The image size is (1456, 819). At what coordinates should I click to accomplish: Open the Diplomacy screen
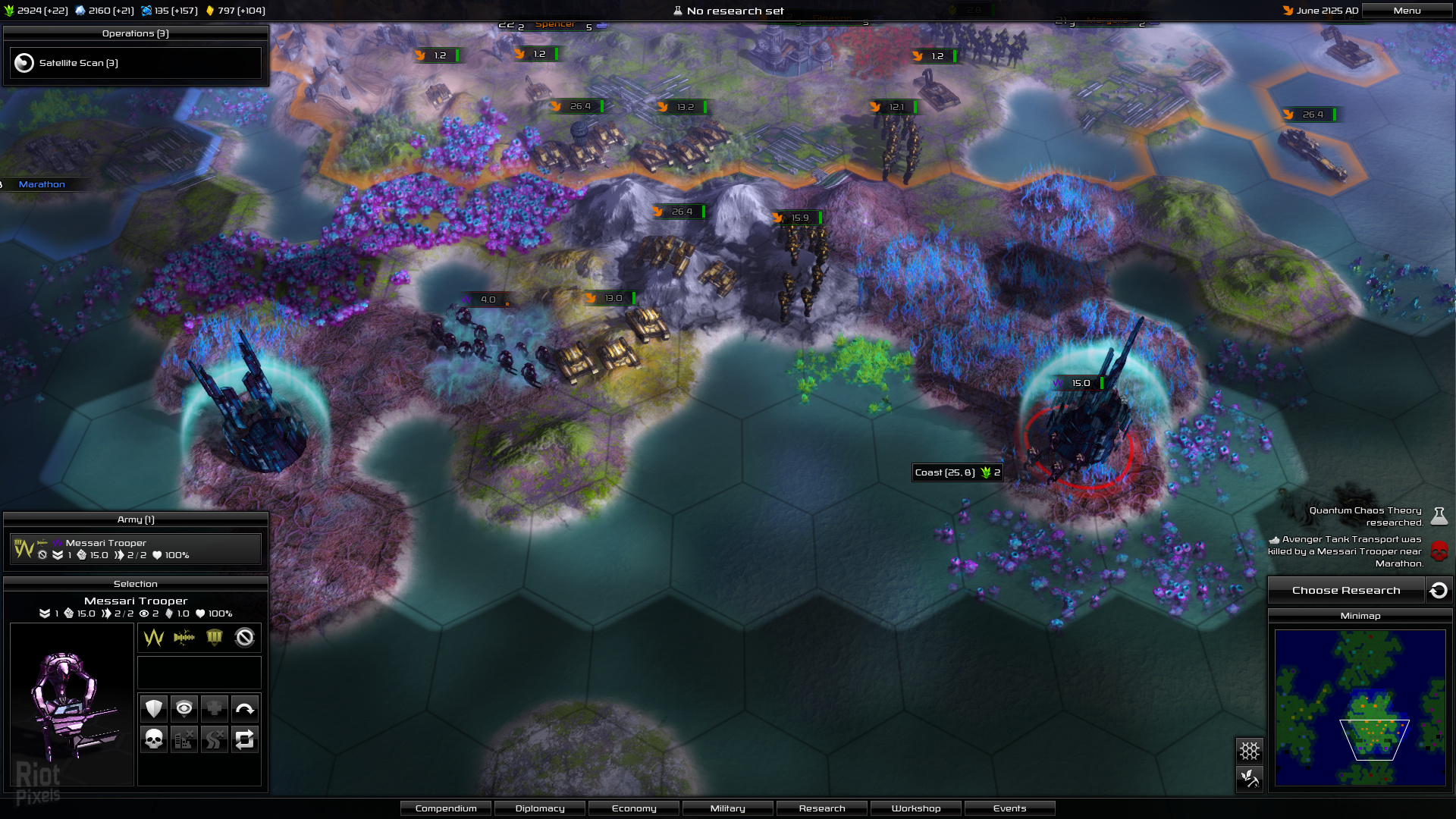540,808
